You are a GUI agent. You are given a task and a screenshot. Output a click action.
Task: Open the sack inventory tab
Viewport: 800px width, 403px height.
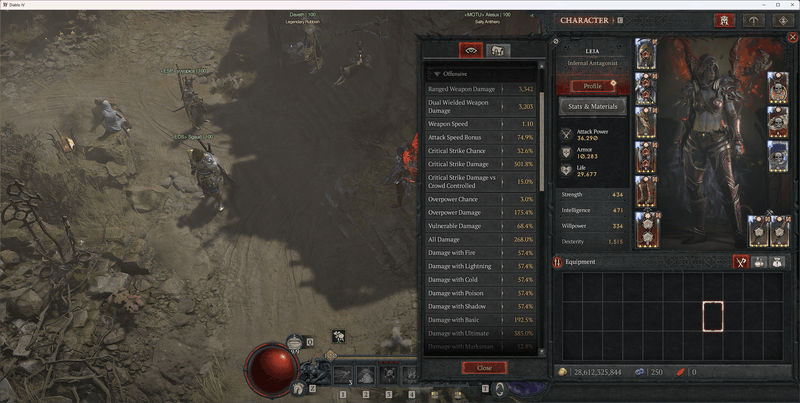(x=776, y=262)
